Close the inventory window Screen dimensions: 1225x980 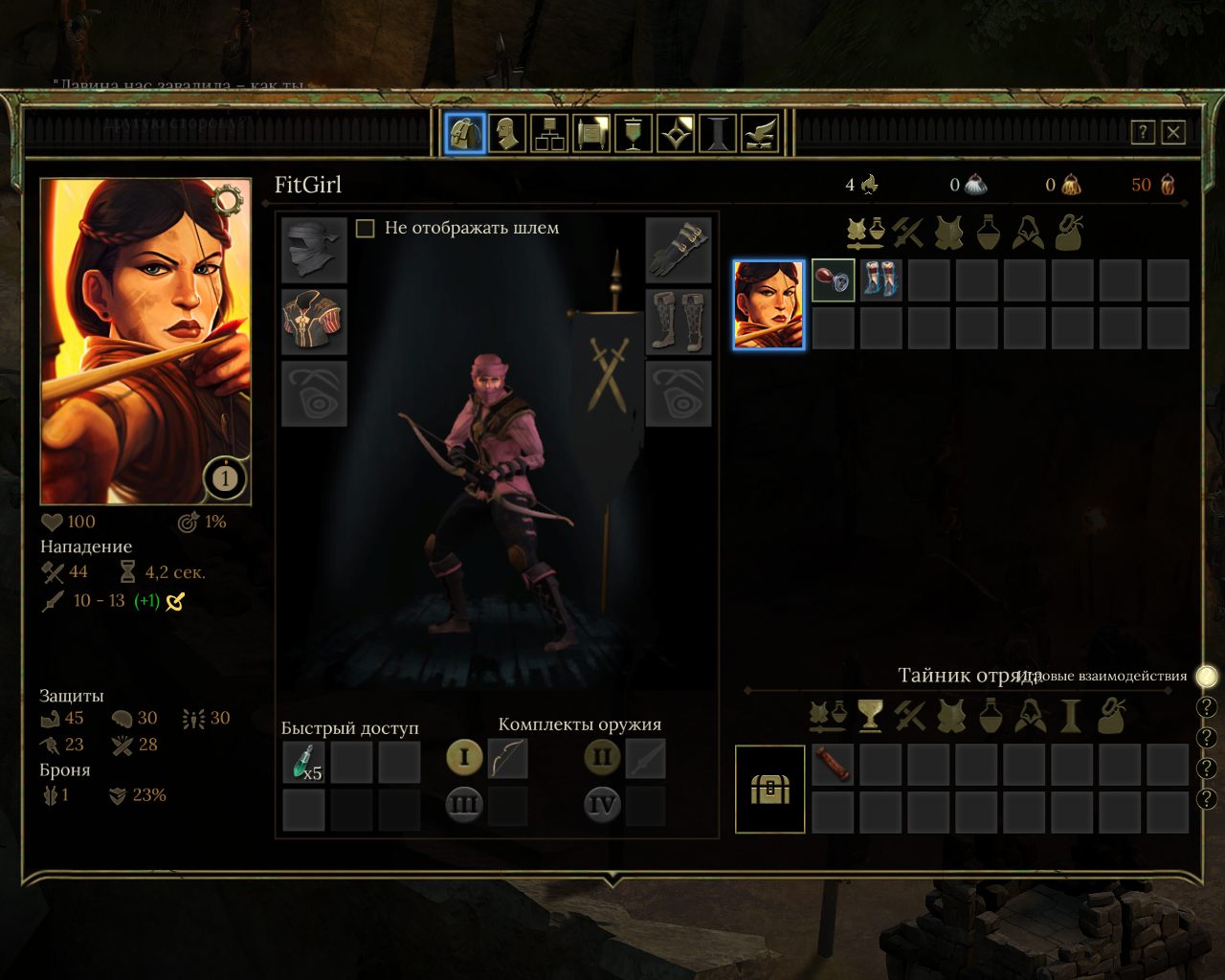[x=1173, y=132]
